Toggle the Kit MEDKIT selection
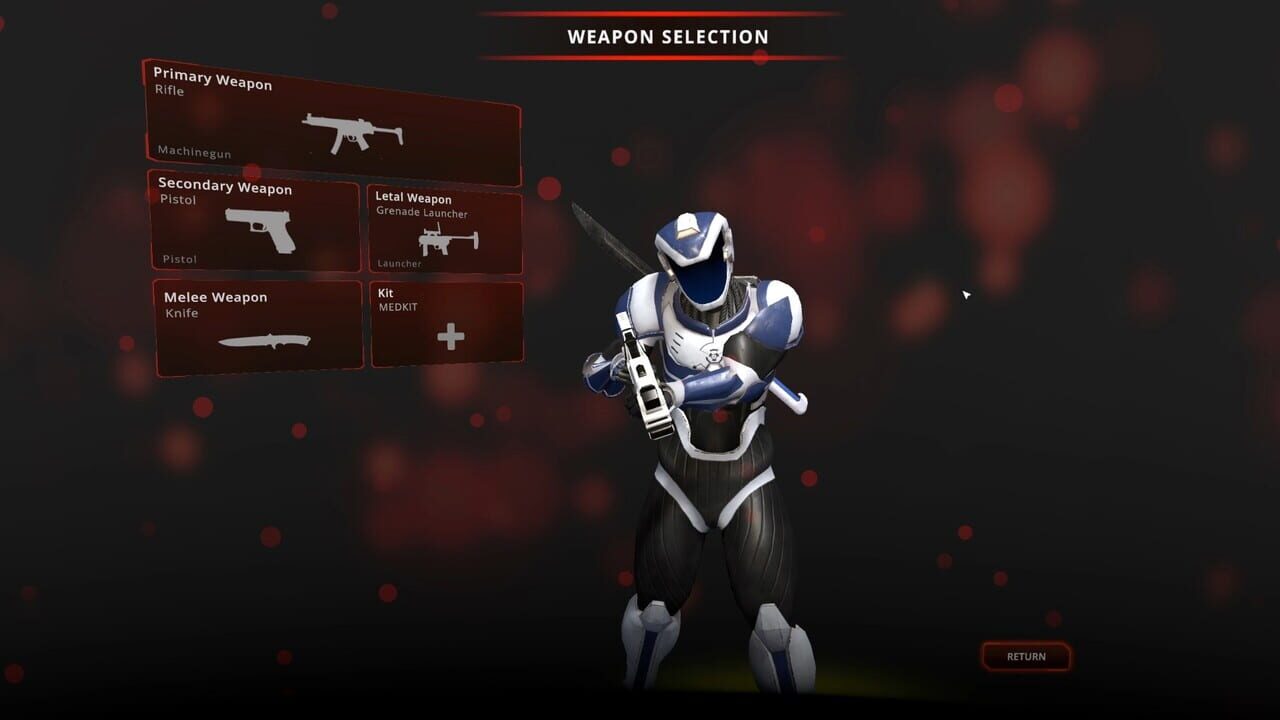The image size is (1280, 720). [x=446, y=322]
